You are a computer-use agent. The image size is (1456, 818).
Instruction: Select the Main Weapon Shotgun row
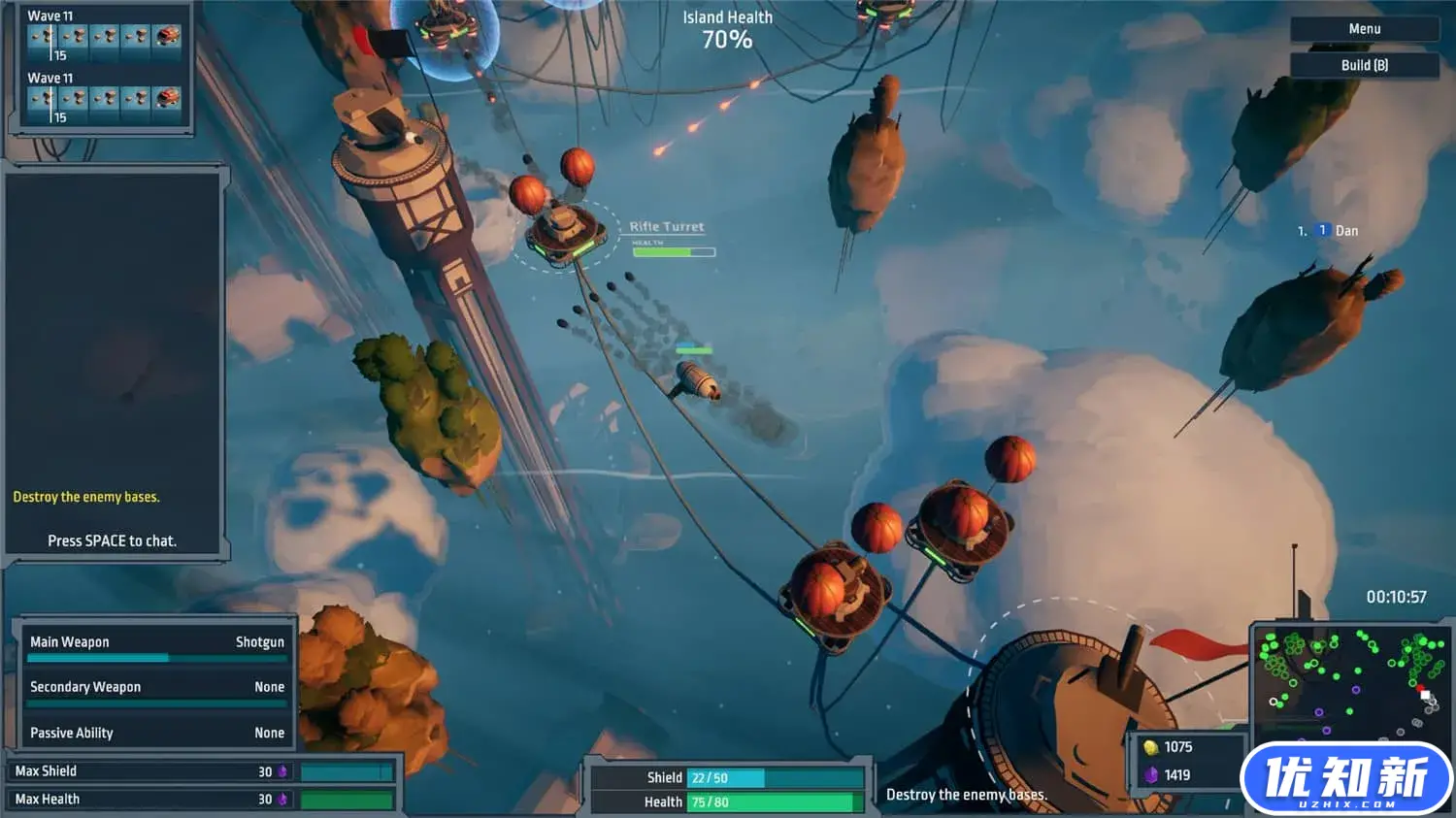pos(156,642)
